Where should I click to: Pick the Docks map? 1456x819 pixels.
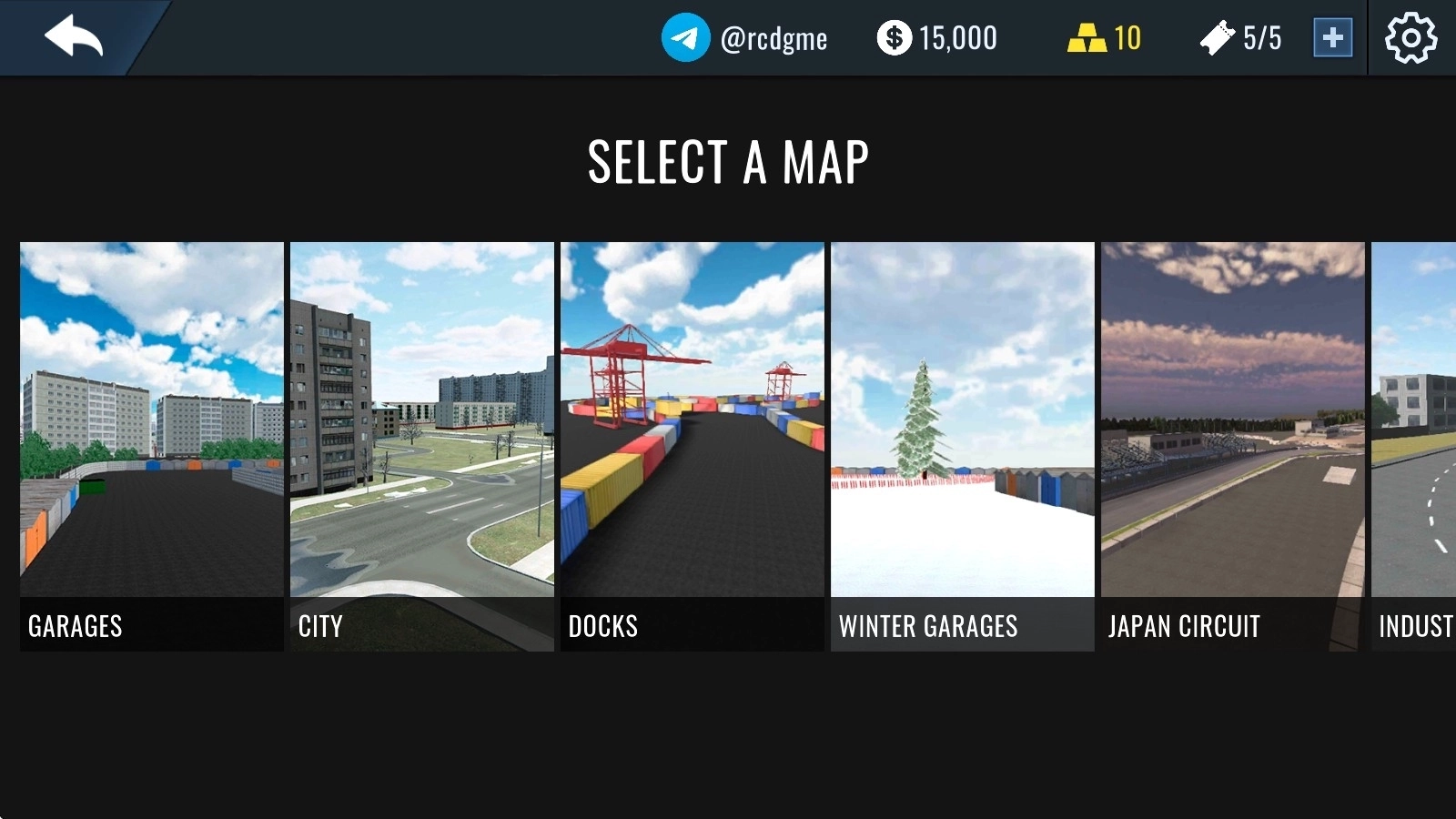coord(693,446)
